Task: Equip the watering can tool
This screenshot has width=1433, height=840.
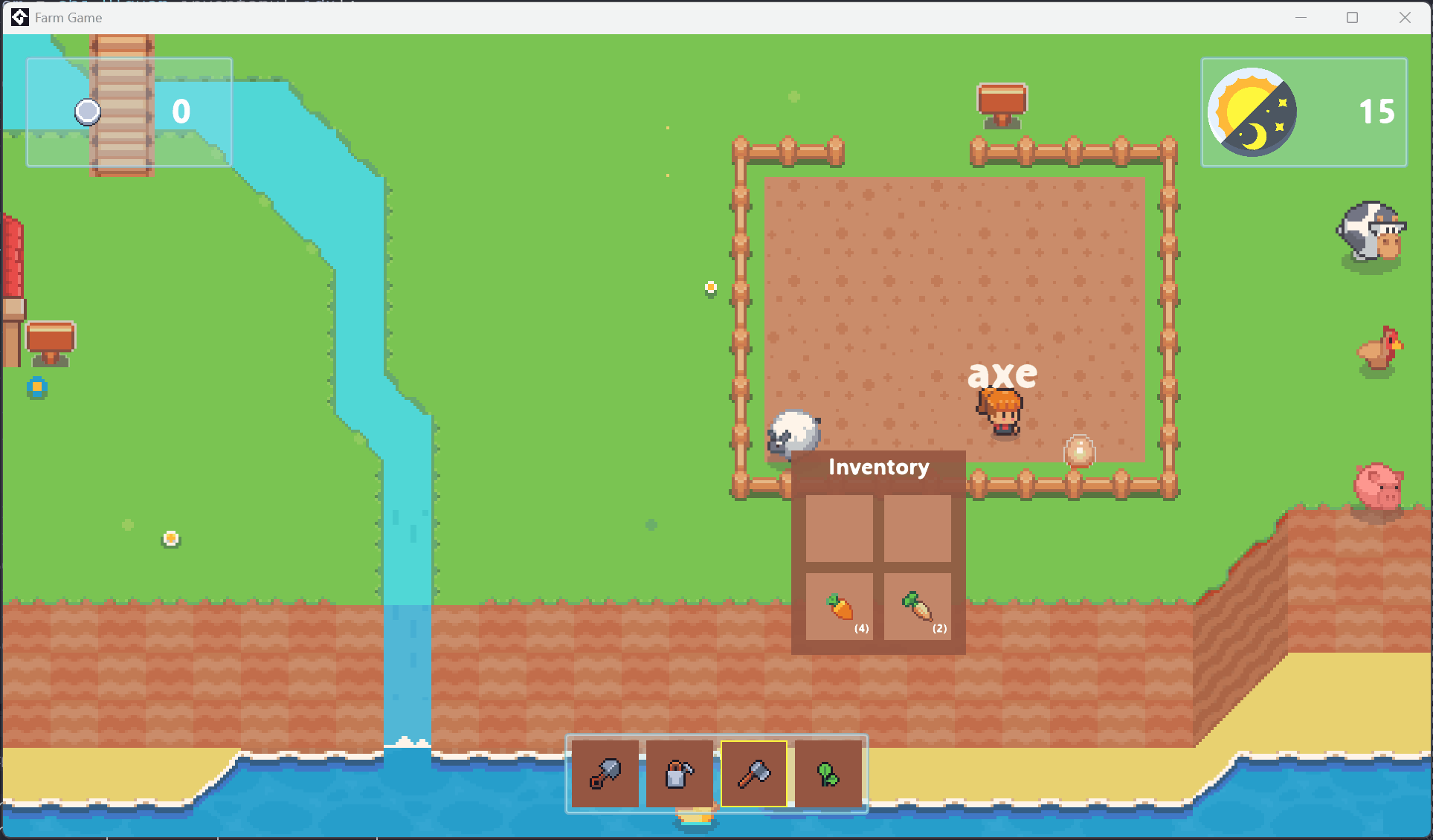Action: (679, 774)
